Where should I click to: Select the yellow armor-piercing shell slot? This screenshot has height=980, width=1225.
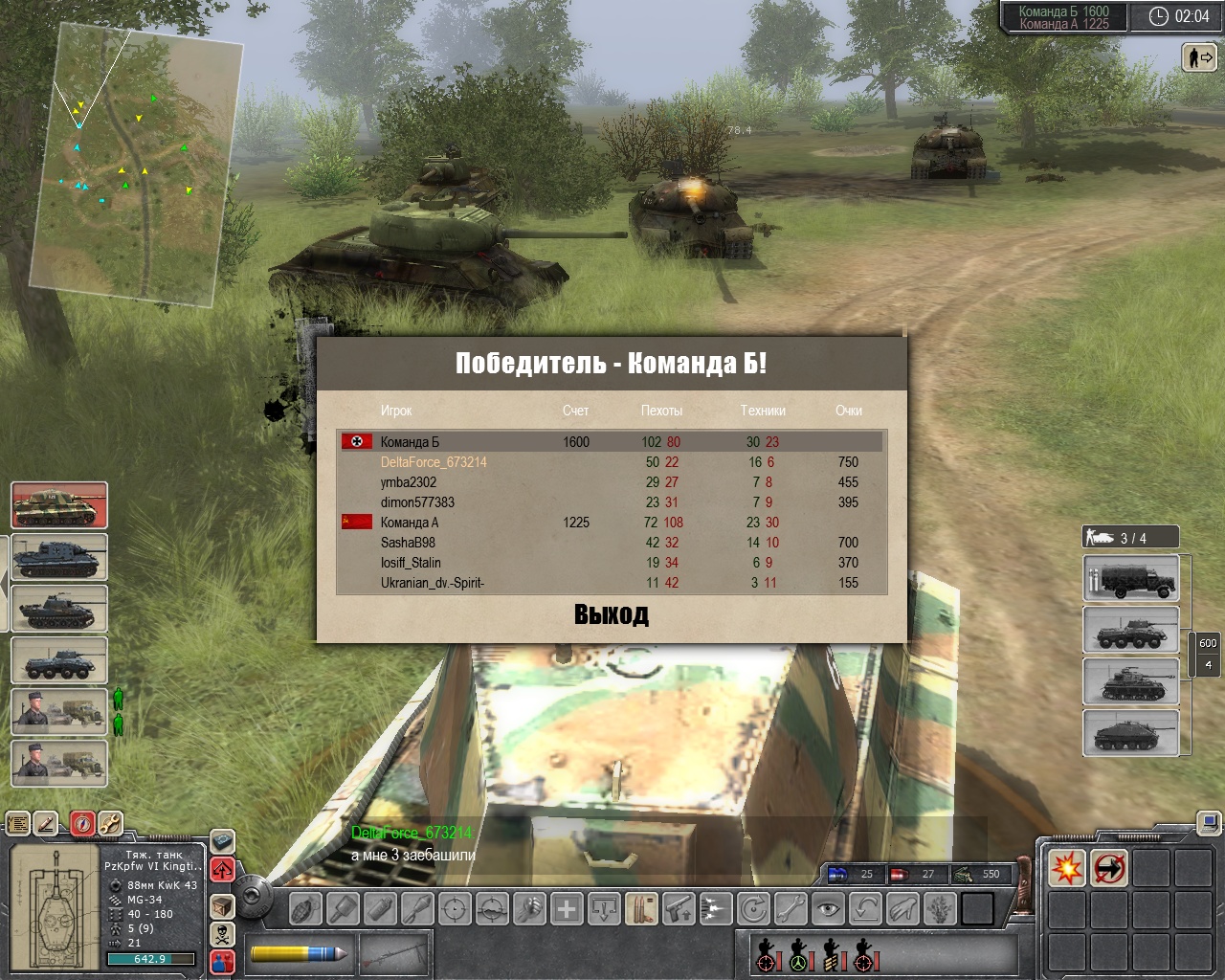coord(299,953)
